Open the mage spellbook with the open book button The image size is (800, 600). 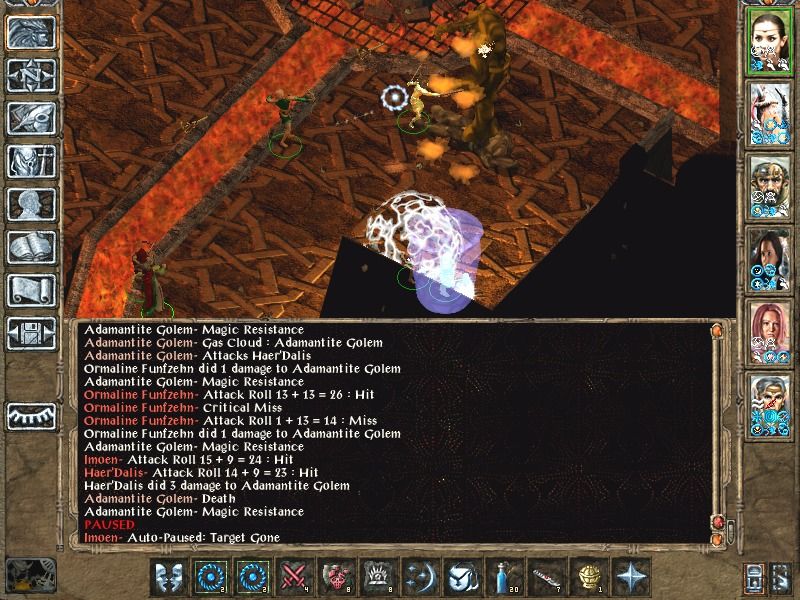[31, 248]
